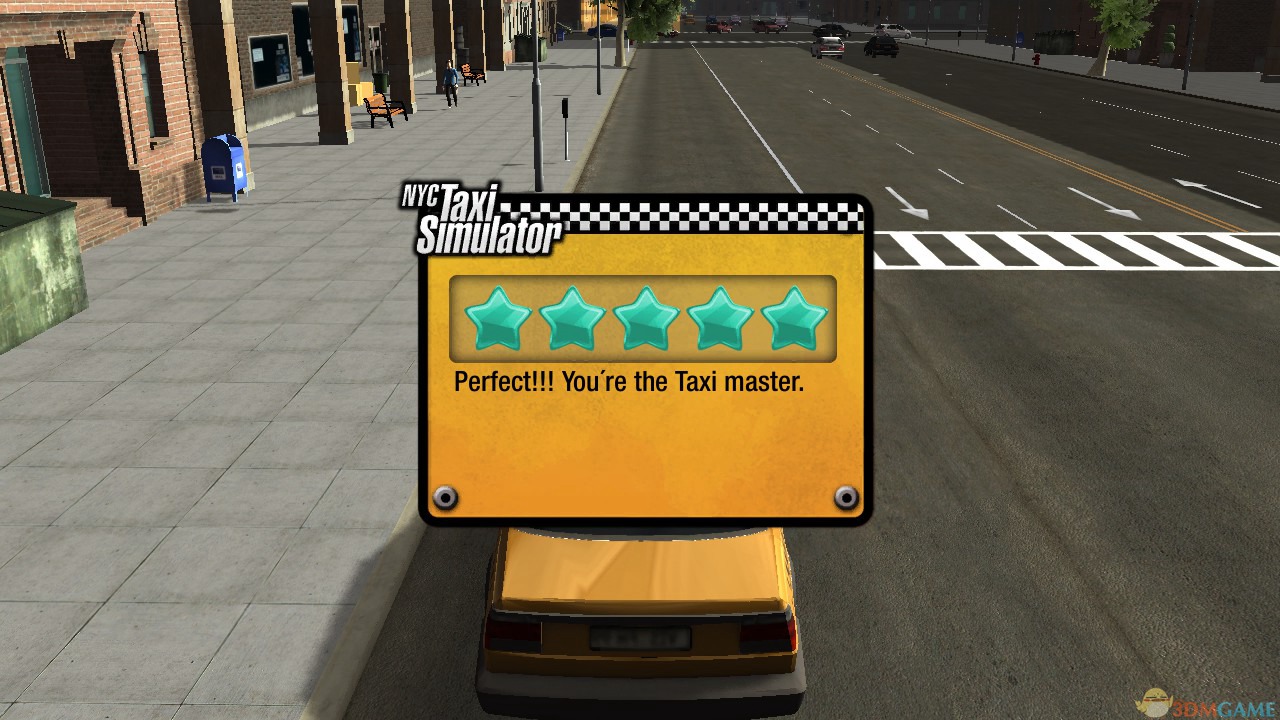The width and height of the screenshot is (1280, 720).
Task: Click the left rivet on the popup panel
Action: [446, 496]
